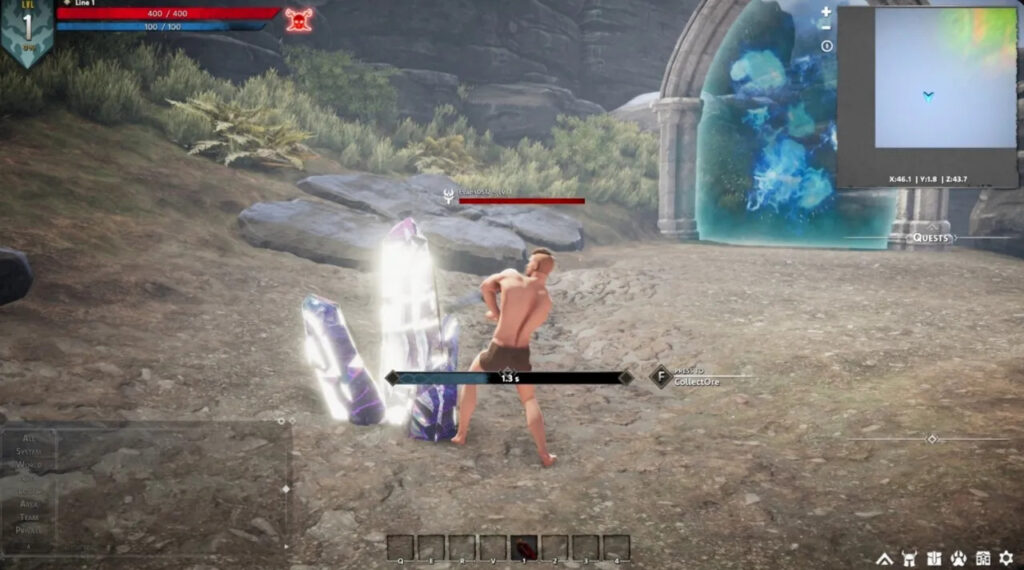This screenshot has height=570, width=1024.
Task: Switch chat to the All channel
Action: pos(28,438)
